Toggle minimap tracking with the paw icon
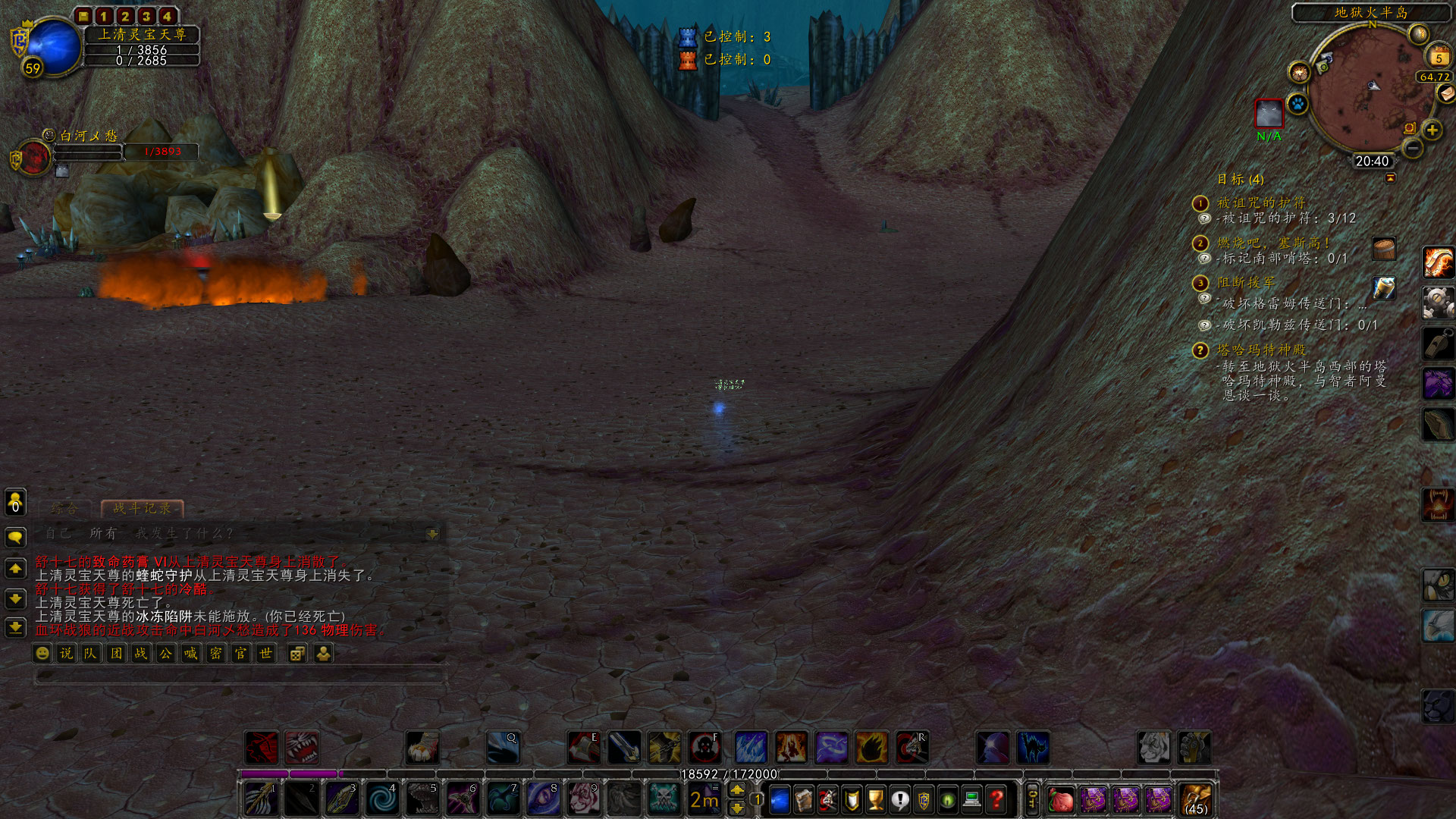This screenshot has height=819, width=1456. tap(1298, 105)
